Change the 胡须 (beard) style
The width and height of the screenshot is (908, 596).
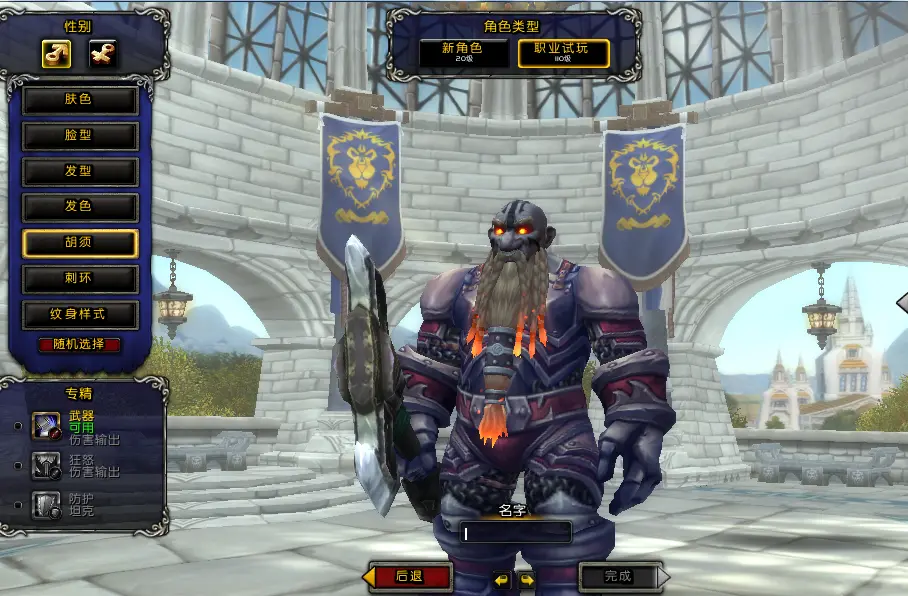(x=80, y=243)
